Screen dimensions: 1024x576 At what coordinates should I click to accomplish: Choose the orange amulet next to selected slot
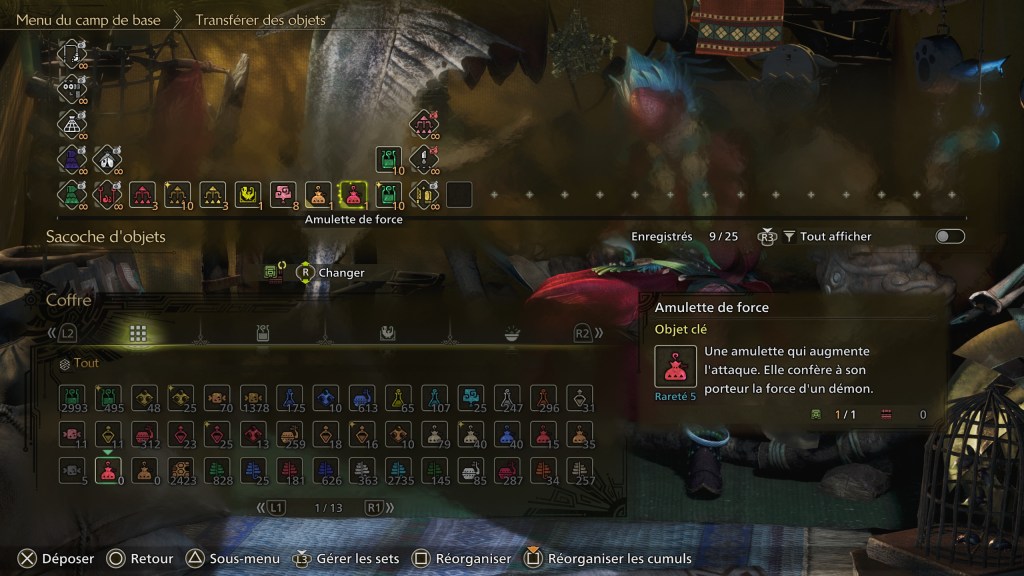click(318, 194)
